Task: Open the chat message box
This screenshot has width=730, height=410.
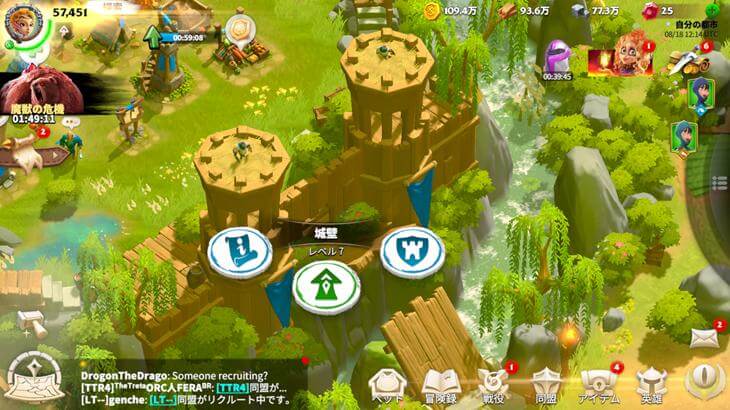Action: tap(190, 384)
